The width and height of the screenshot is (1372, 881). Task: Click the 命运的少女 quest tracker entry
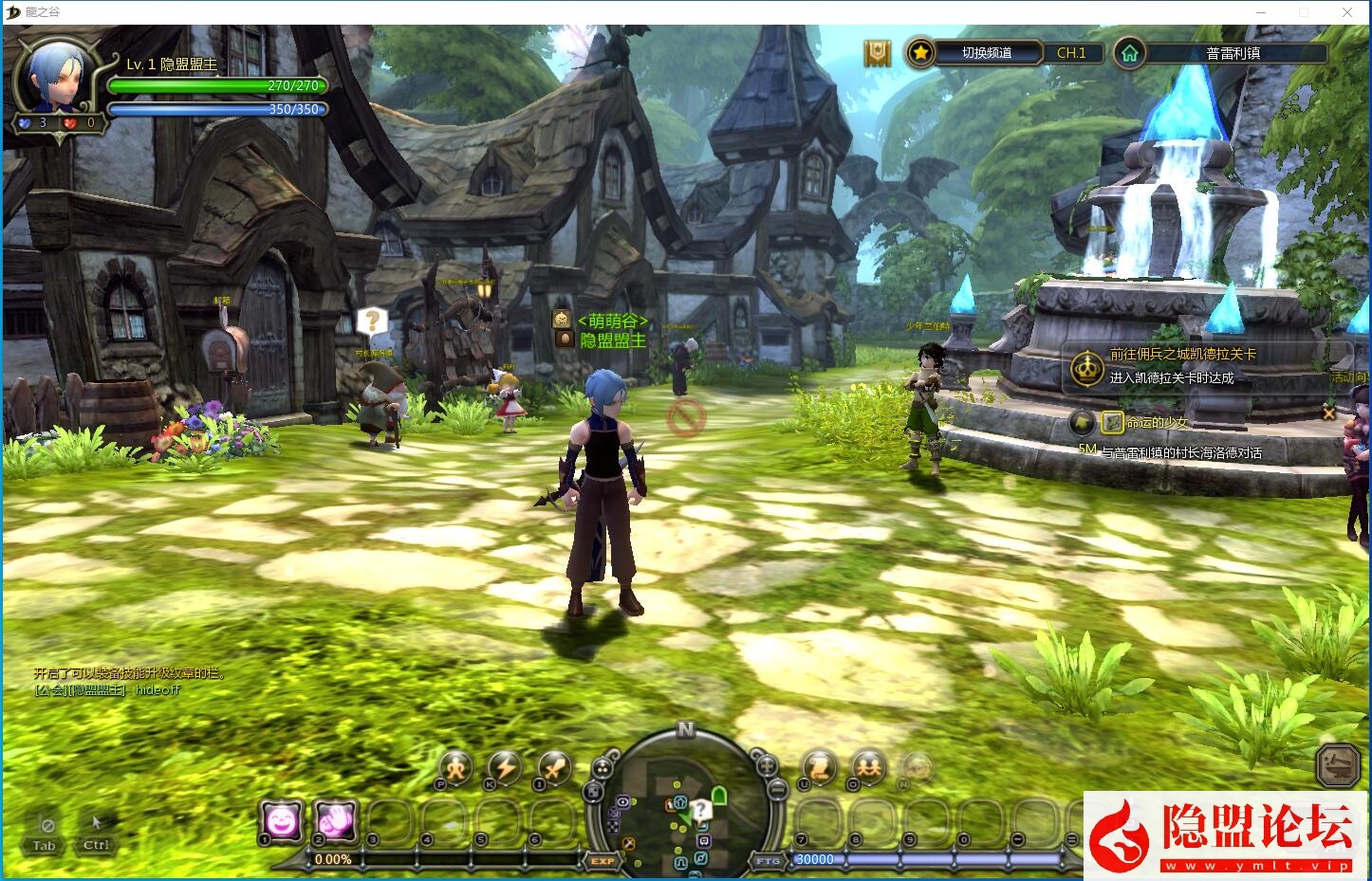point(1157,422)
